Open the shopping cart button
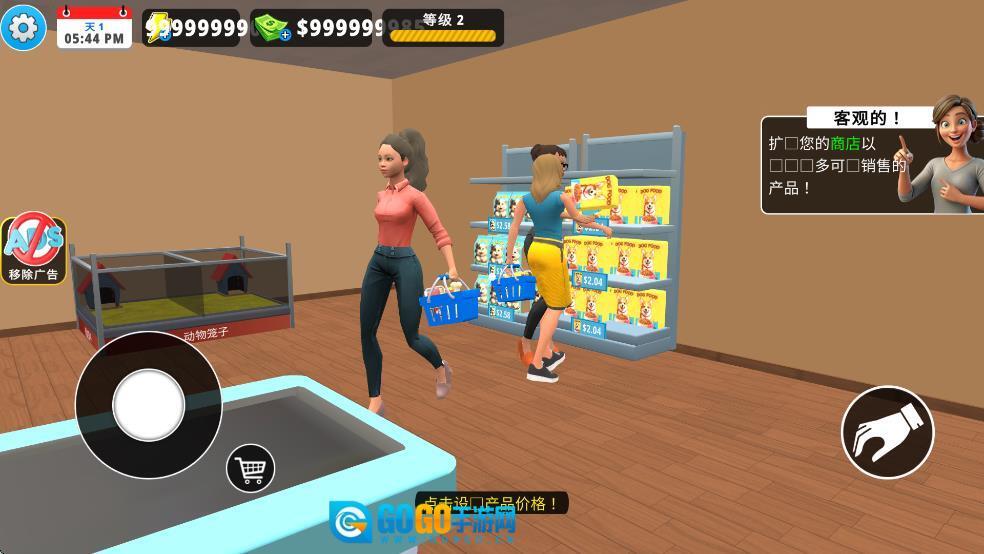 (x=250, y=467)
